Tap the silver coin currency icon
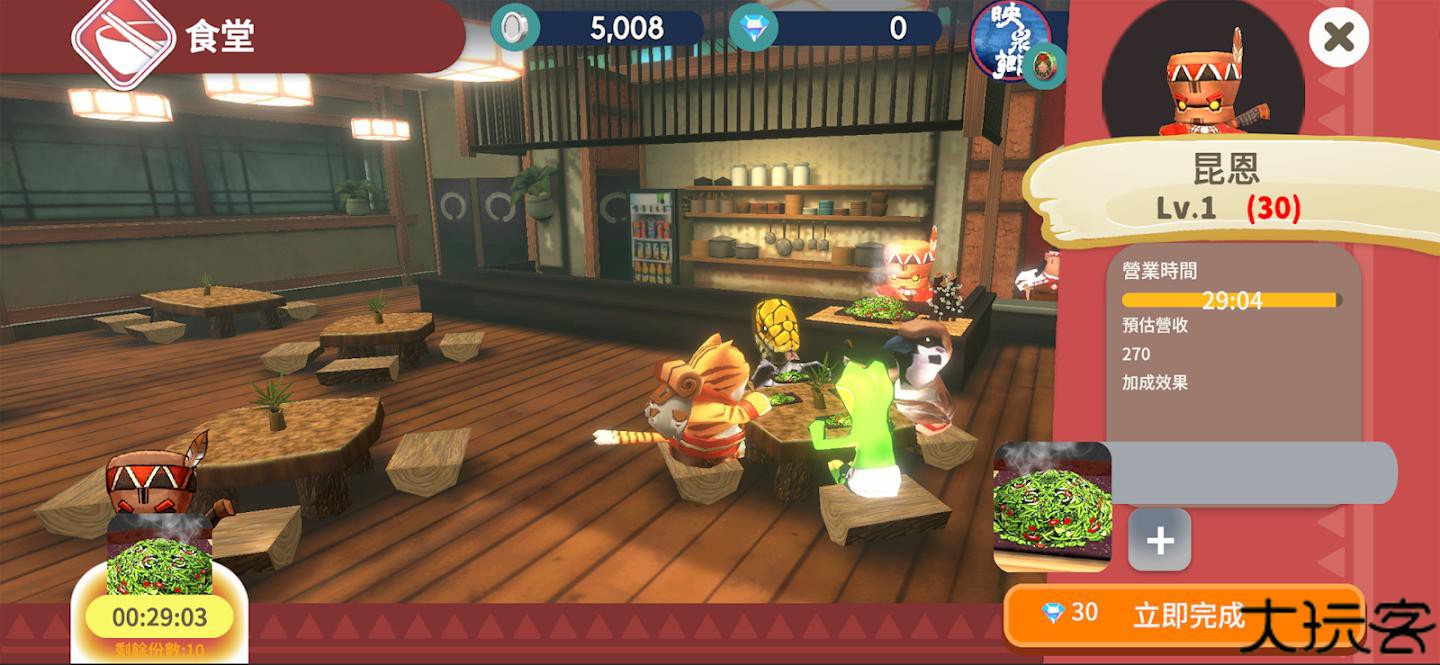 (514, 29)
